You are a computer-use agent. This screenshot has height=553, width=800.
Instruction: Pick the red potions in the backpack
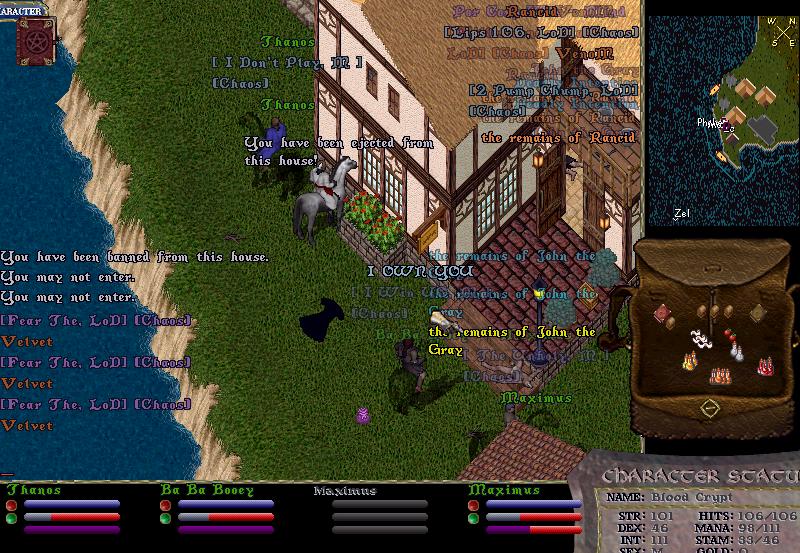[x=766, y=367]
